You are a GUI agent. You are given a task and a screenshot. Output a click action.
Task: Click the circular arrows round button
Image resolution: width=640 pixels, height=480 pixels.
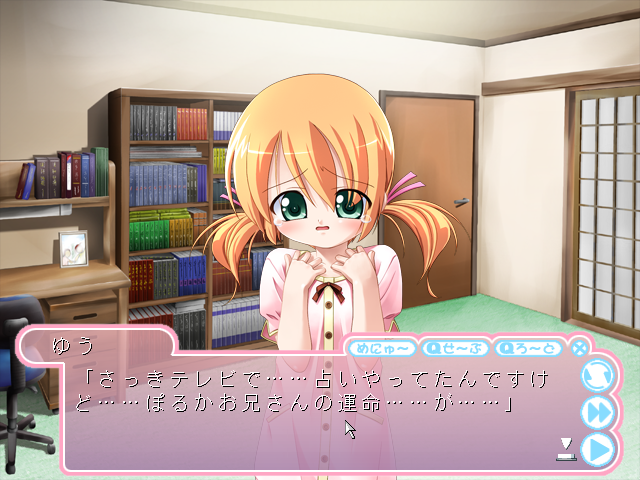pyautogui.click(x=597, y=376)
